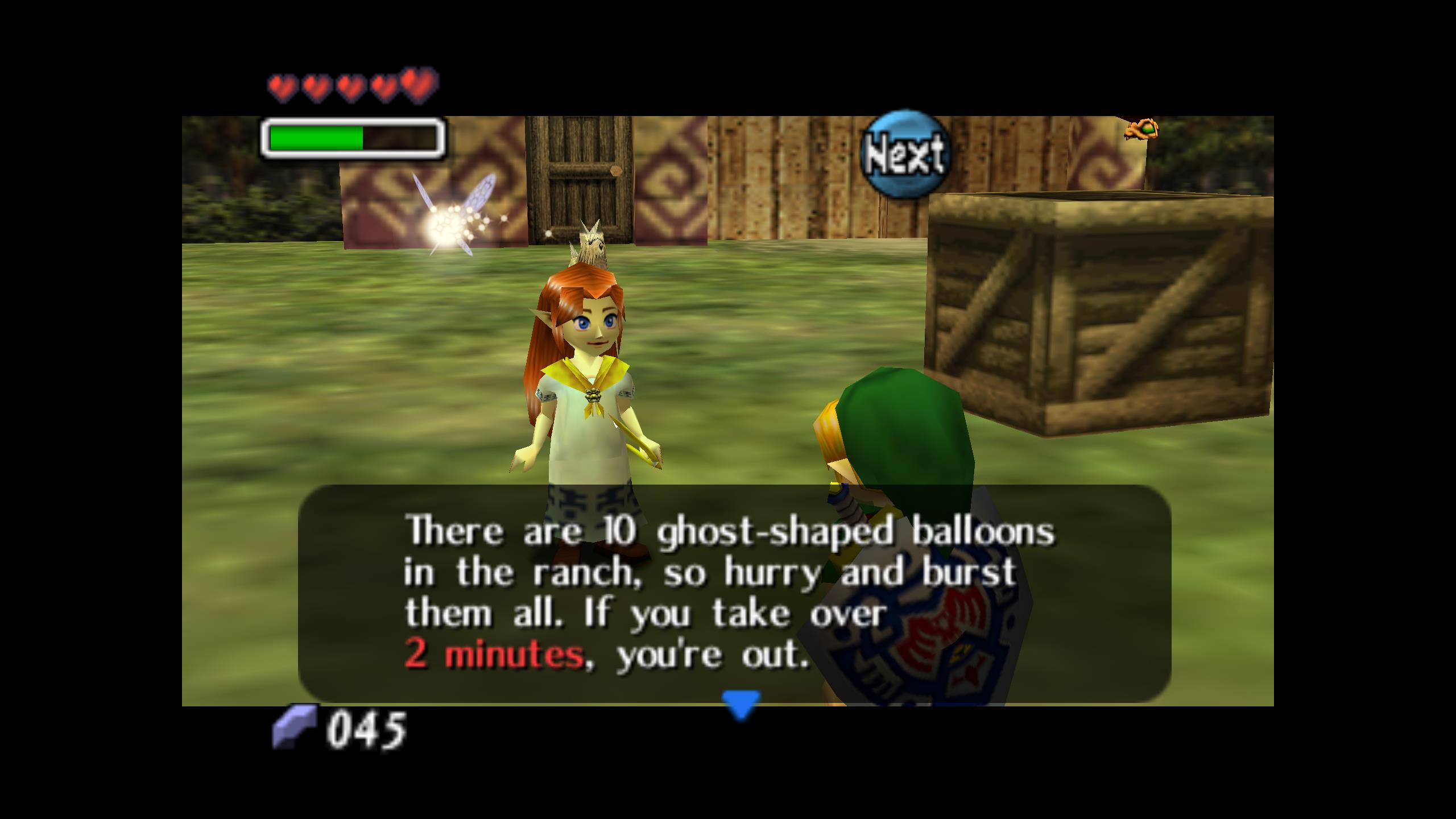Select the orange and green item icon
This screenshot has height=819, width=1456.
click(x=1141, y=130)
